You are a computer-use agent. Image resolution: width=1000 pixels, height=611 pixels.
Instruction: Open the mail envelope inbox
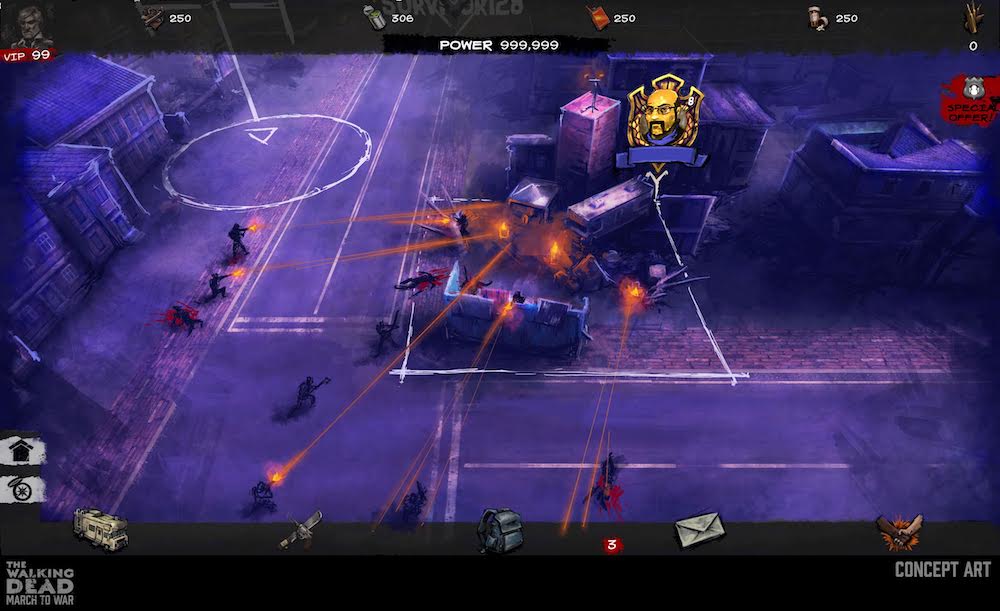click(x=697, y=530)
